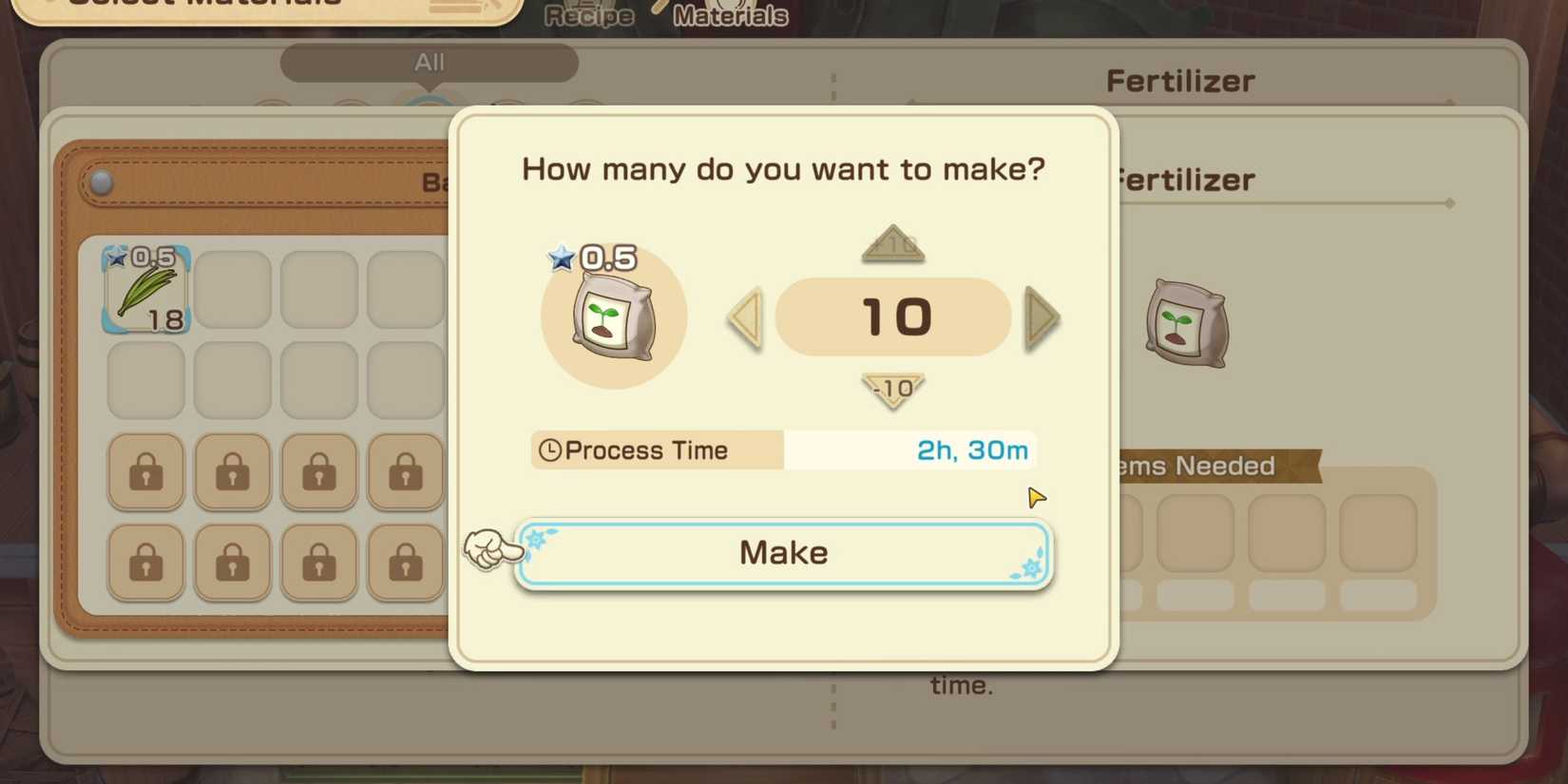Screen dimensions: 1568x784
Task: Select the All category filter
Action: (x=430, y=62)
